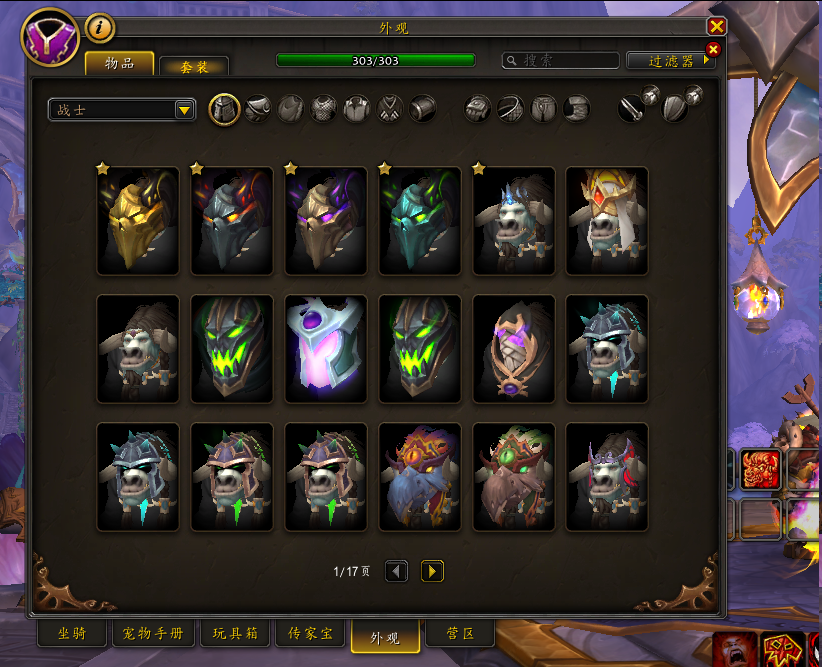
Task: Switch to the 套装 sets tab
Action: 194,66
